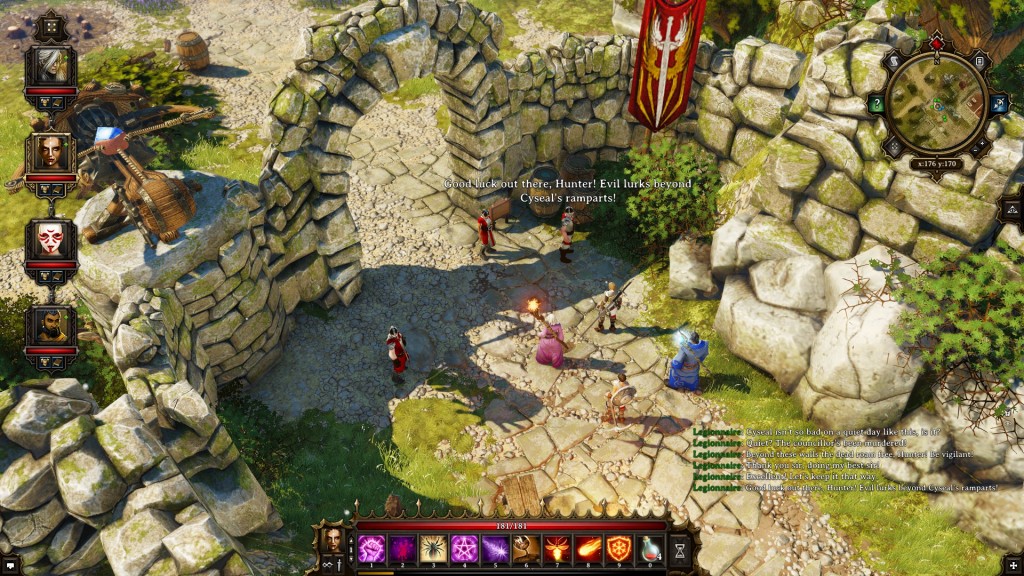This screenshot has width=1024, height=576.
Task: Select the white-haired party member portrait
Action: (50, 67)
